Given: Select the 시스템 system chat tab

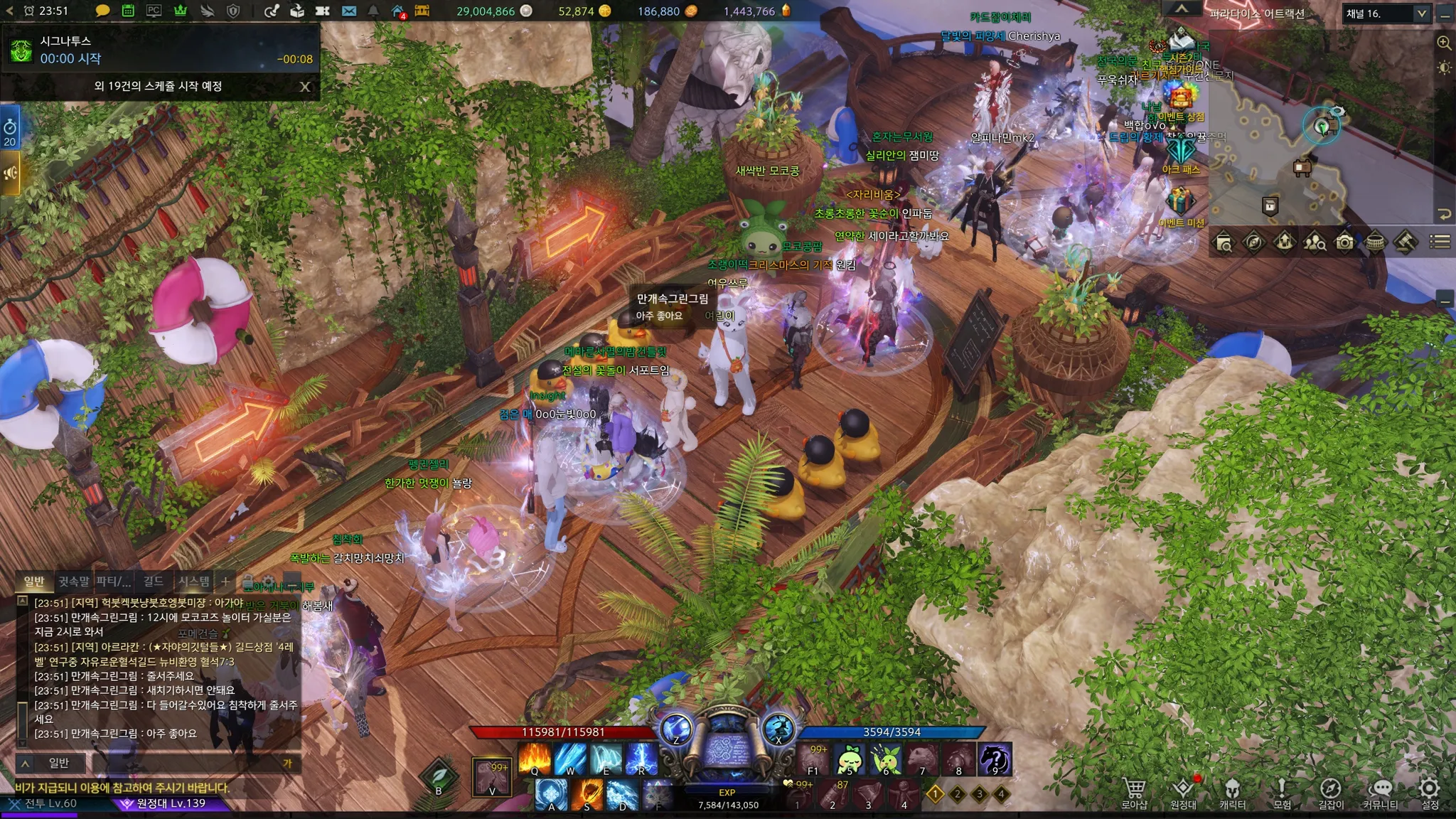Looking at the screenshot, I should (x=193, y=582).
